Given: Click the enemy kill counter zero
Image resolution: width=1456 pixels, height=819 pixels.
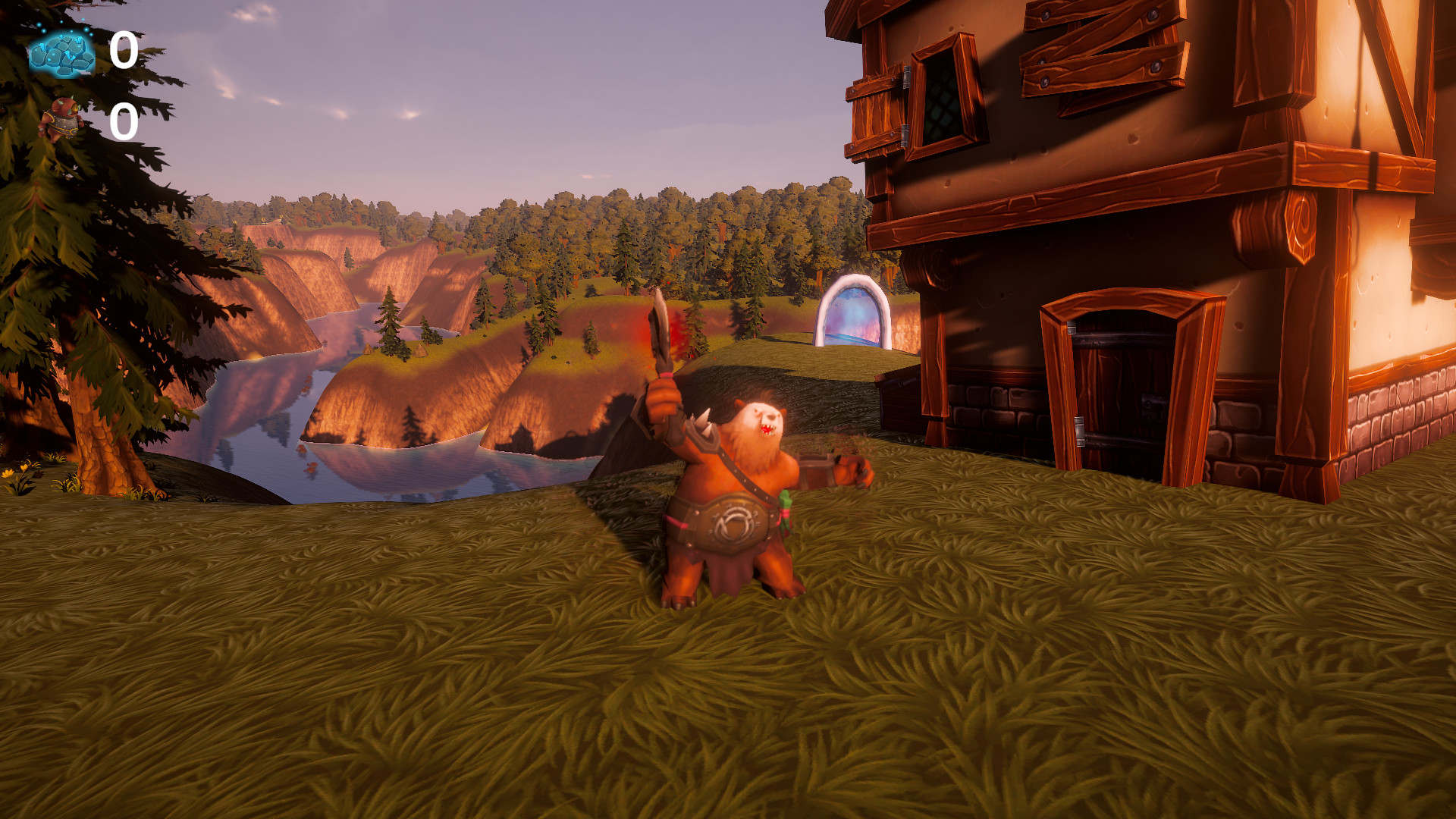Looking at the screenshot, I should [x=124, y=121].
